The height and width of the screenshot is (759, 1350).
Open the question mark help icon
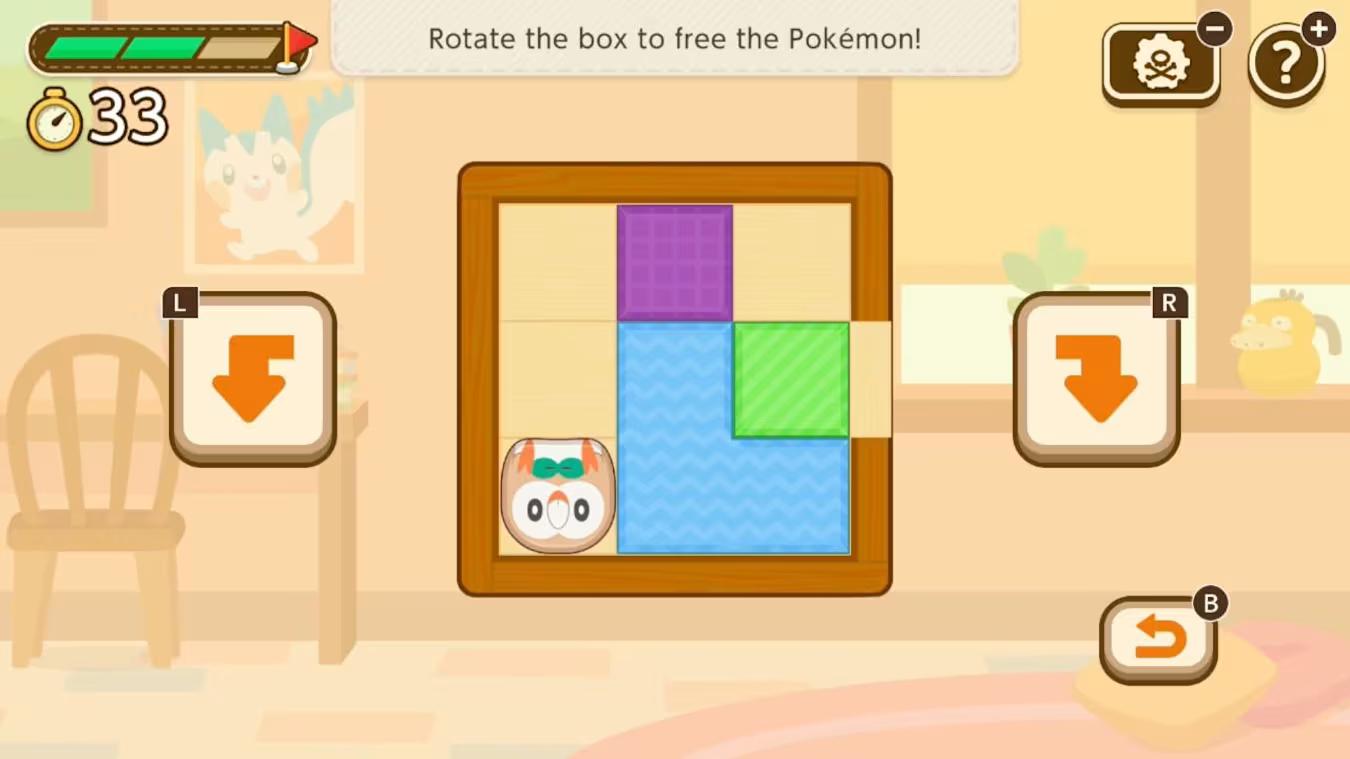(1288, 64)
